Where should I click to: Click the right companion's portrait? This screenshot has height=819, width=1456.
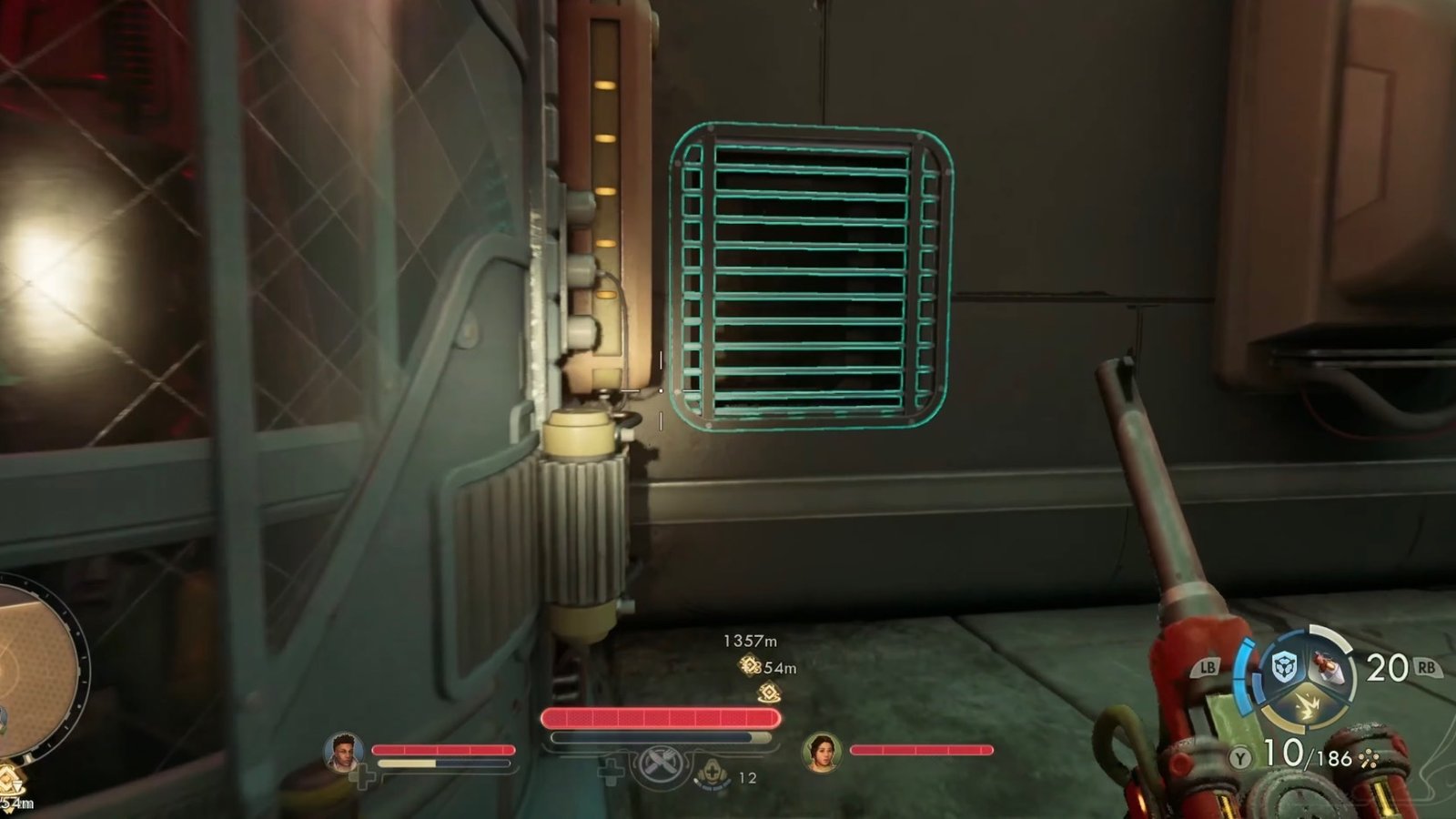[x=824, y=753]
